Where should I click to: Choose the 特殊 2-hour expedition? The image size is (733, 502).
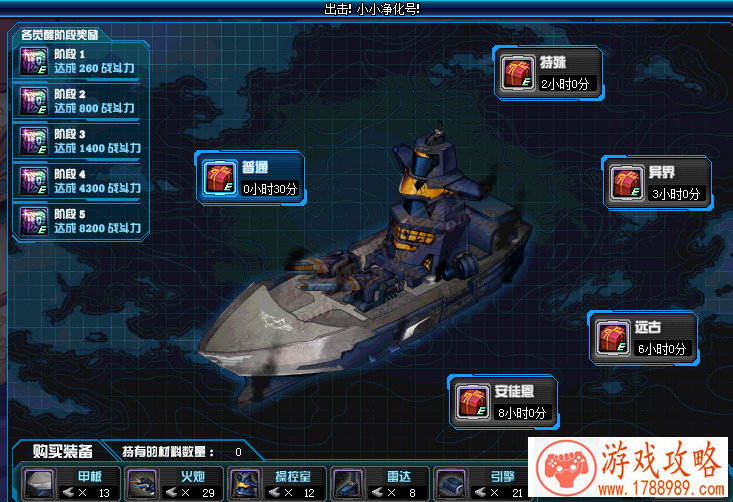point(548,73)
